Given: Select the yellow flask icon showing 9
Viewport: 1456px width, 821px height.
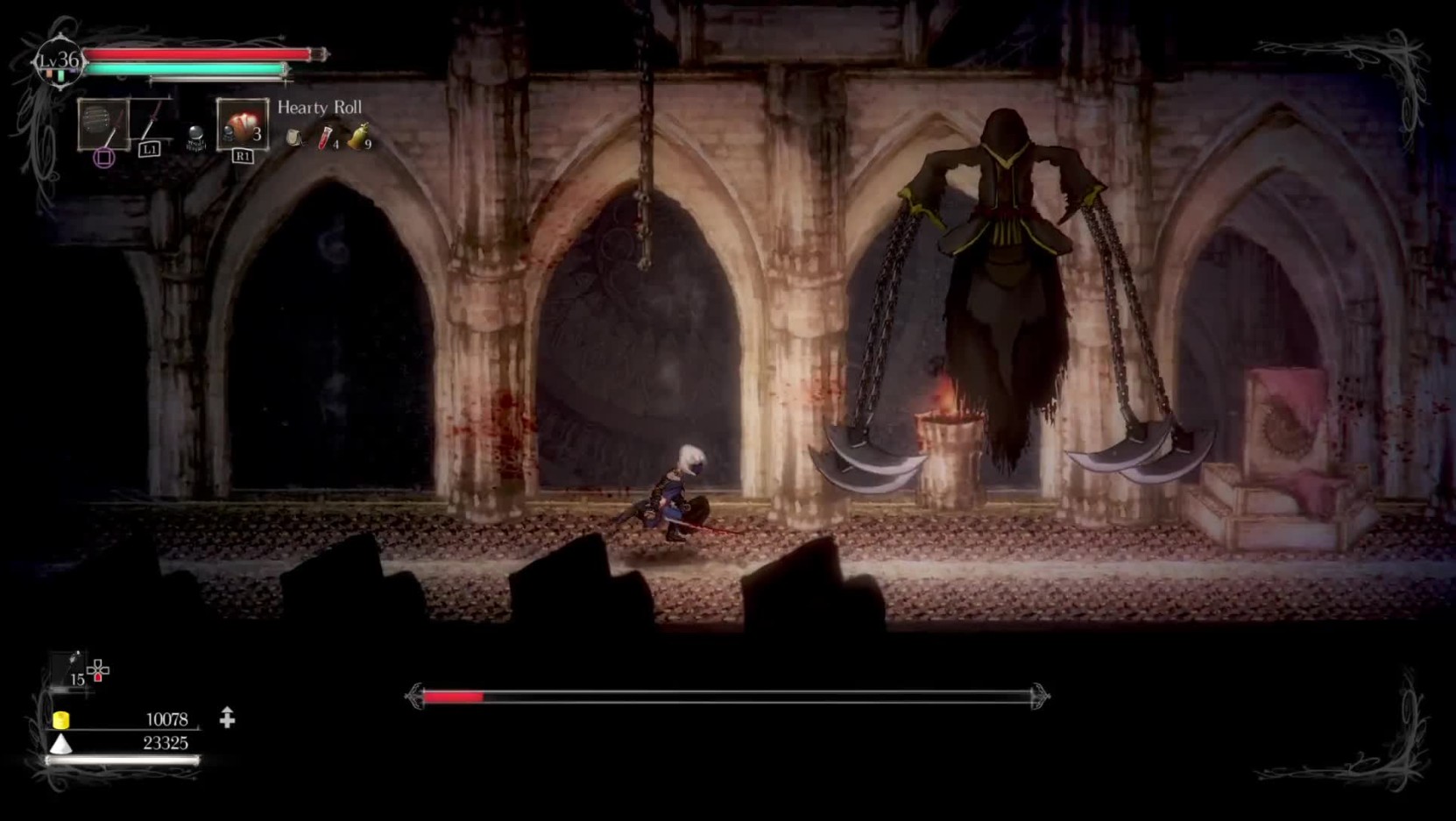Looking at the screenshot, I should coord(358,135).
